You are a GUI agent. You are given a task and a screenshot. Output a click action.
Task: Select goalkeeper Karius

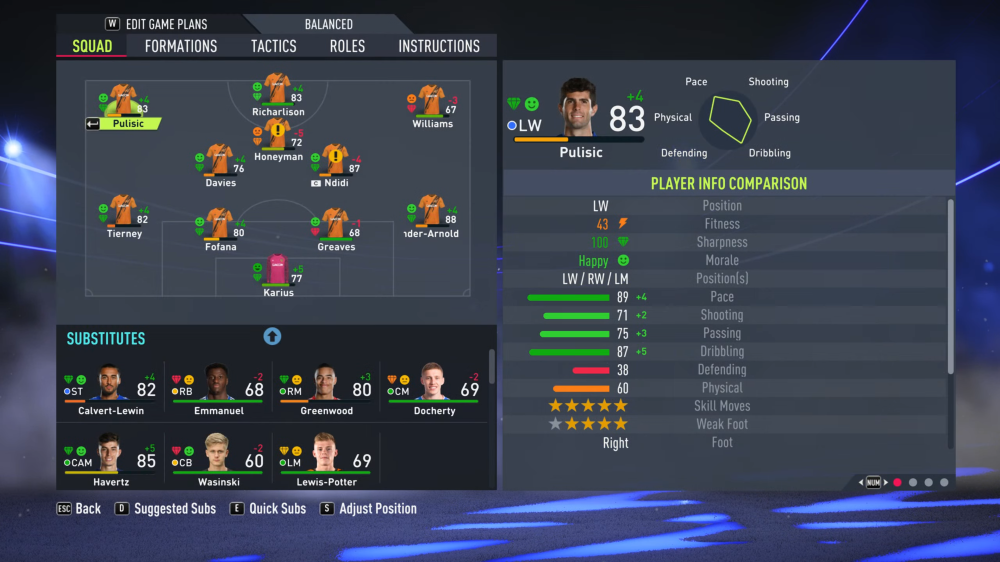point(277,275)
